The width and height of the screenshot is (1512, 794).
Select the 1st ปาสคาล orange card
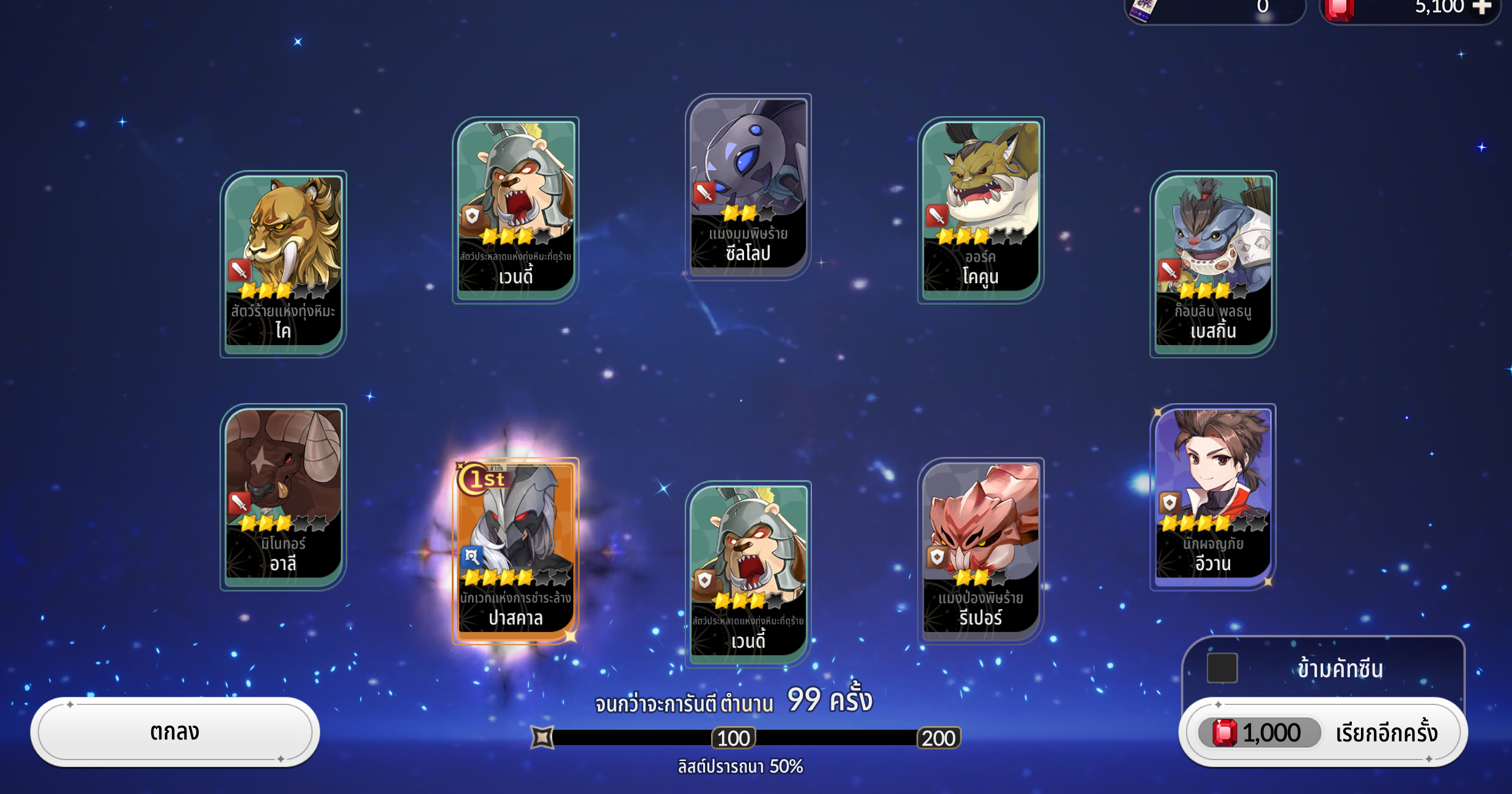pos(515,550)
